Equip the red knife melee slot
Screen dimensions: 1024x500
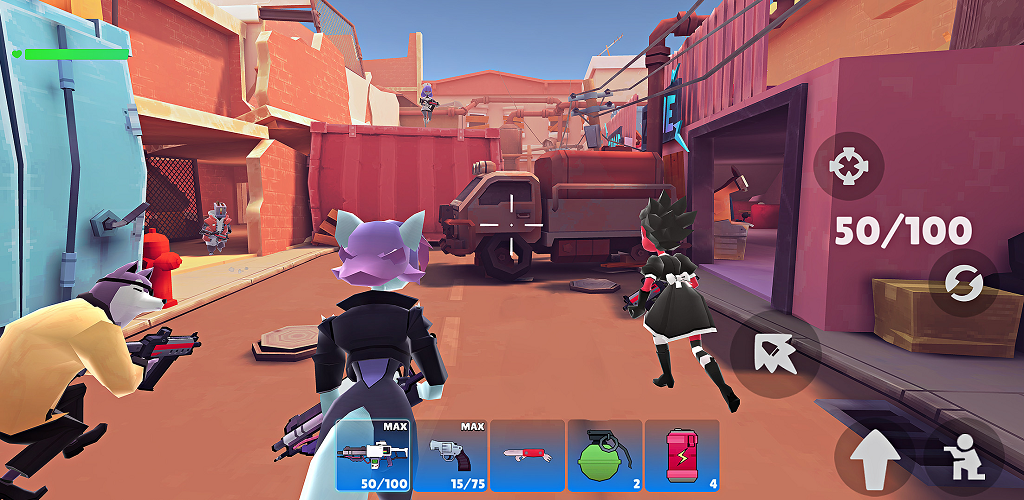pyautogui.click(x=526, y=455)
